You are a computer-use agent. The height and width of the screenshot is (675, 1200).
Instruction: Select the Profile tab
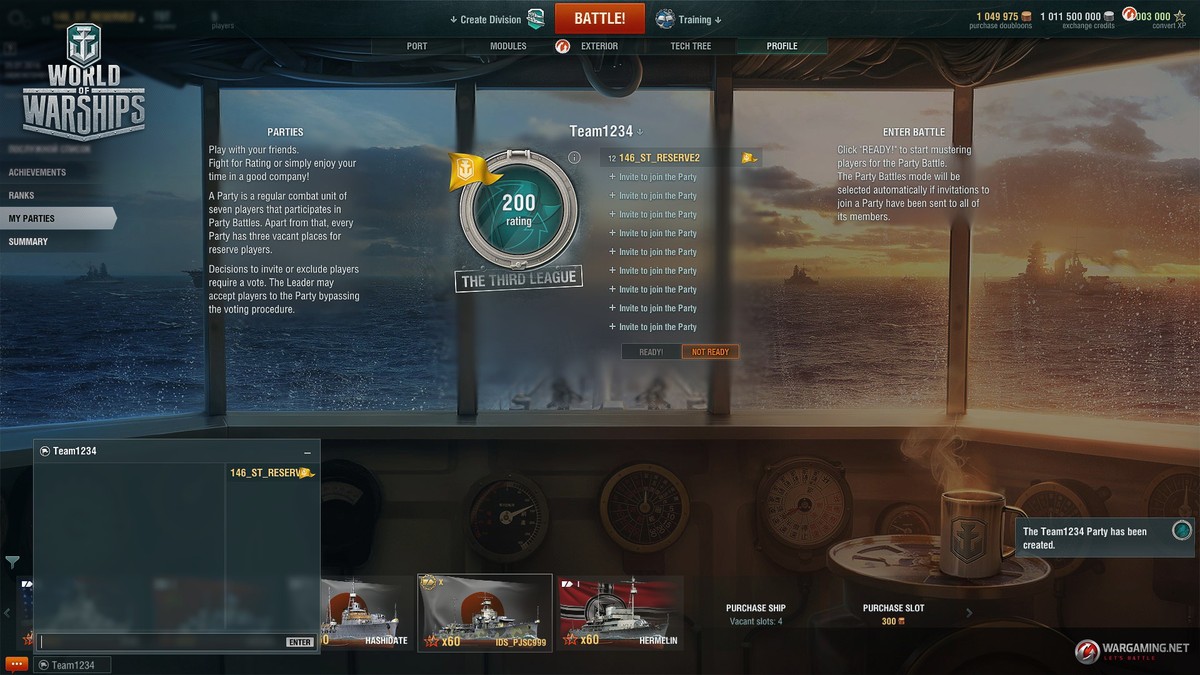(x=782, y=46)
